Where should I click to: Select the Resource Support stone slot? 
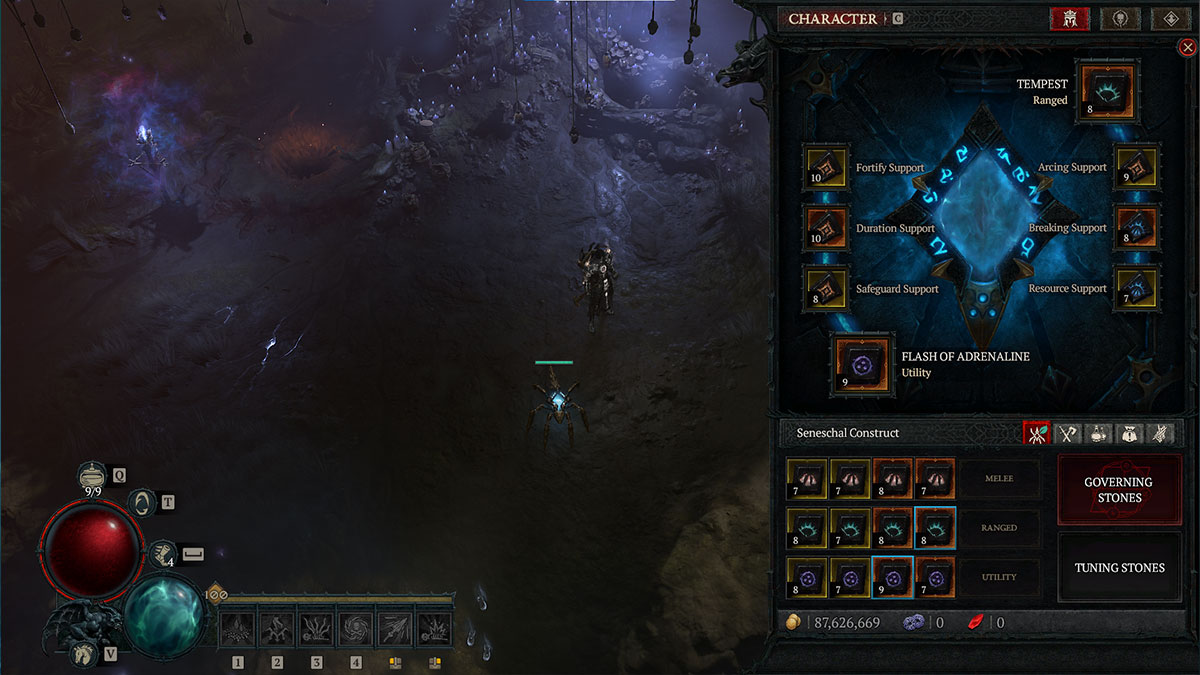[1136, 289]
